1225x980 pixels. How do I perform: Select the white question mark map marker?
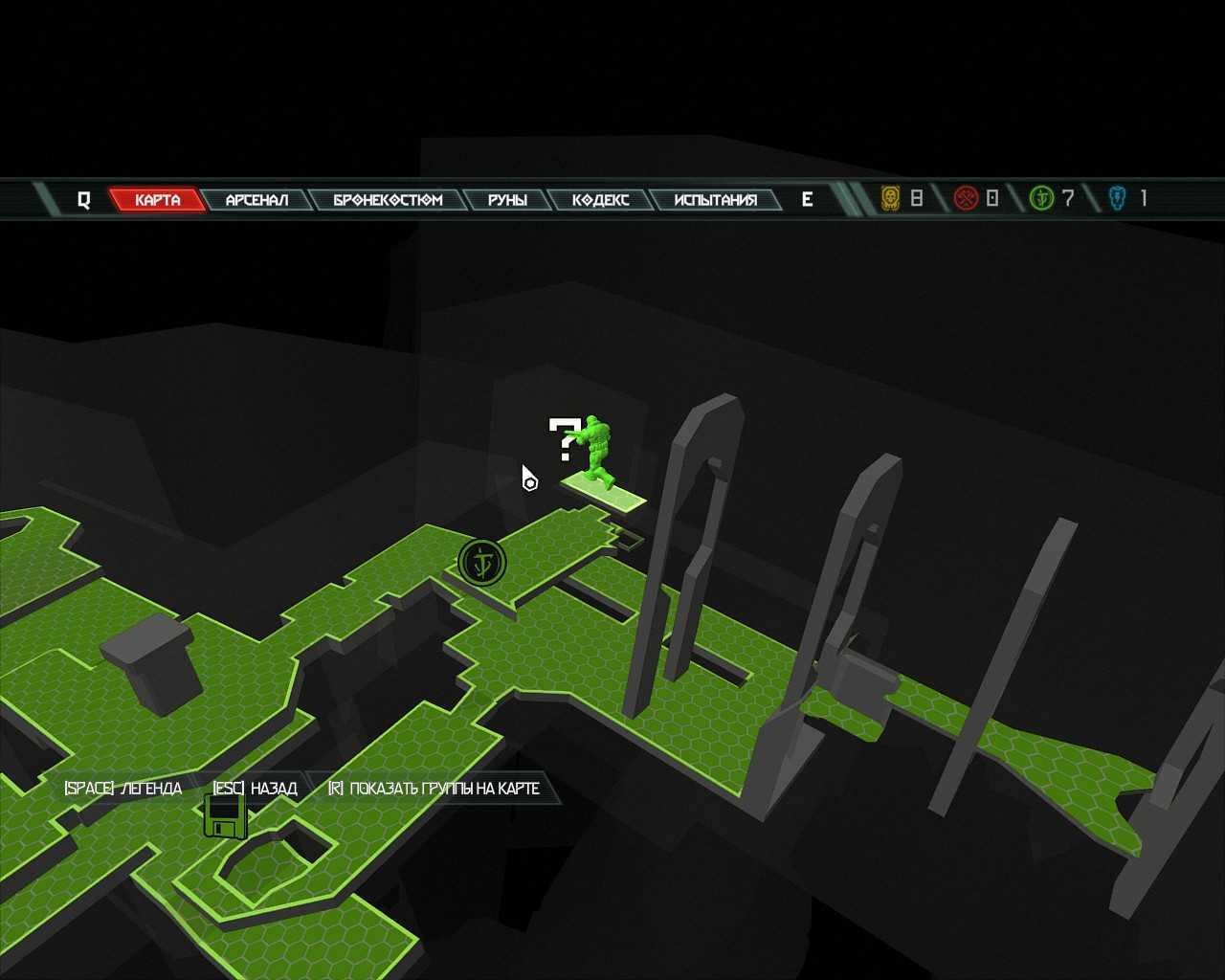click(x=564, y=439)
